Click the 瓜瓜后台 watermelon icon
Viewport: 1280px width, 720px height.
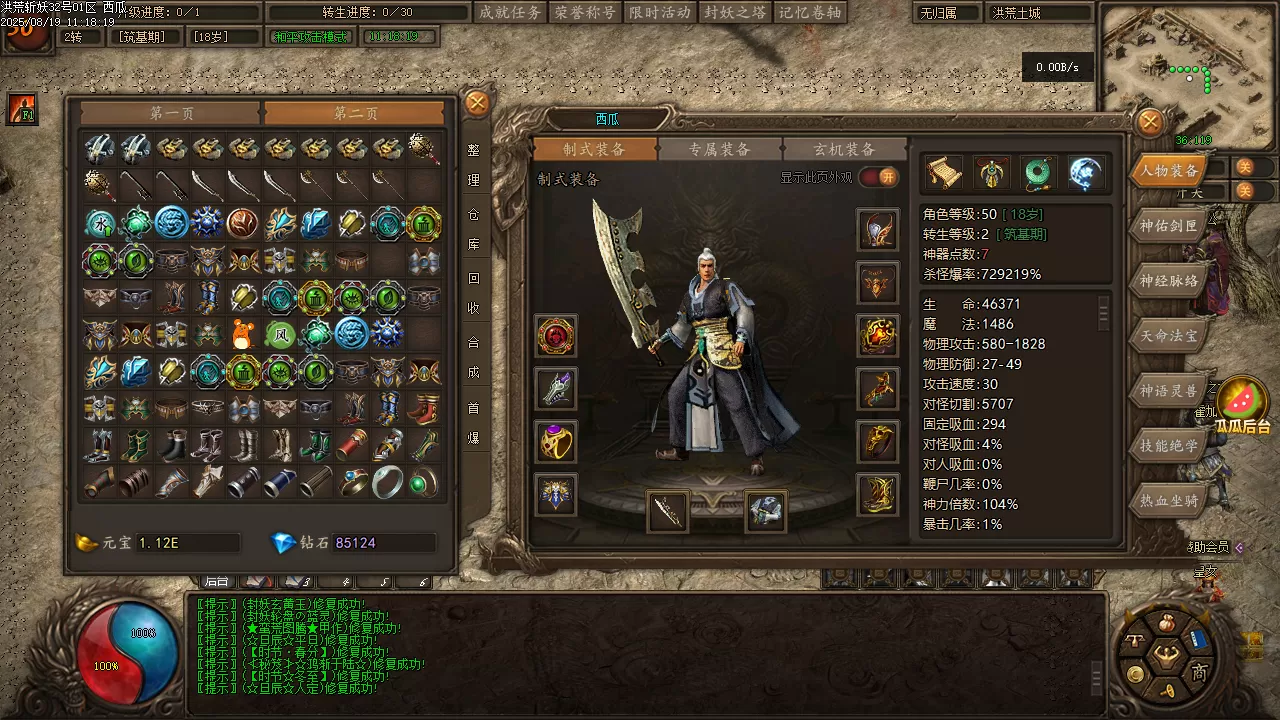point(1242,400)
